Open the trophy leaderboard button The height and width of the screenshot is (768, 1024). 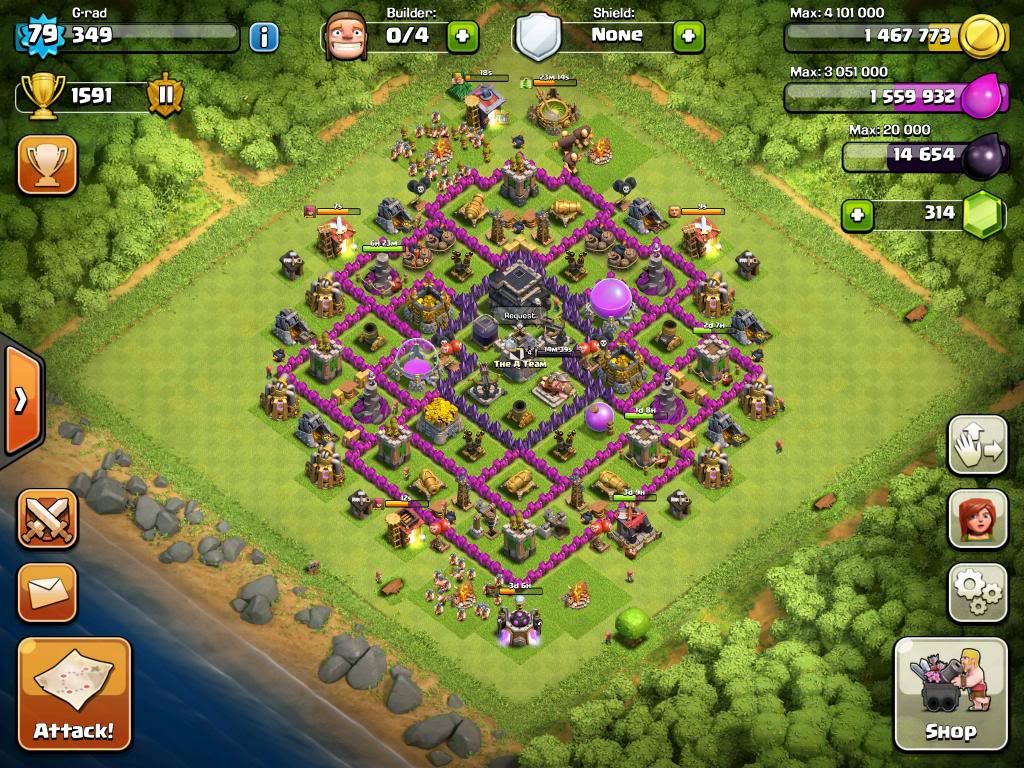pyautogui.click(x=47, y=164)
